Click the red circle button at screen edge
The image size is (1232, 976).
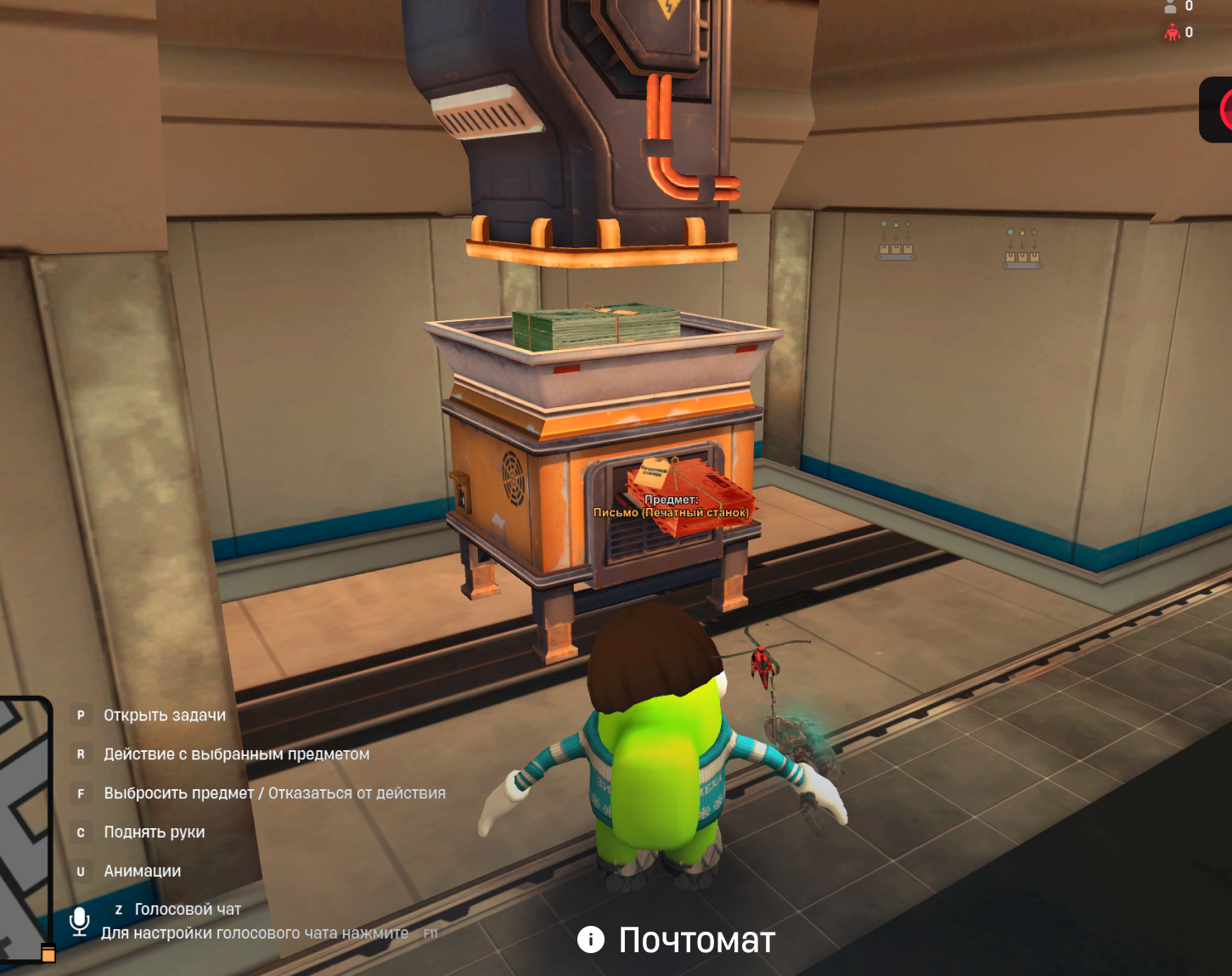click(x=1220, y=110)
